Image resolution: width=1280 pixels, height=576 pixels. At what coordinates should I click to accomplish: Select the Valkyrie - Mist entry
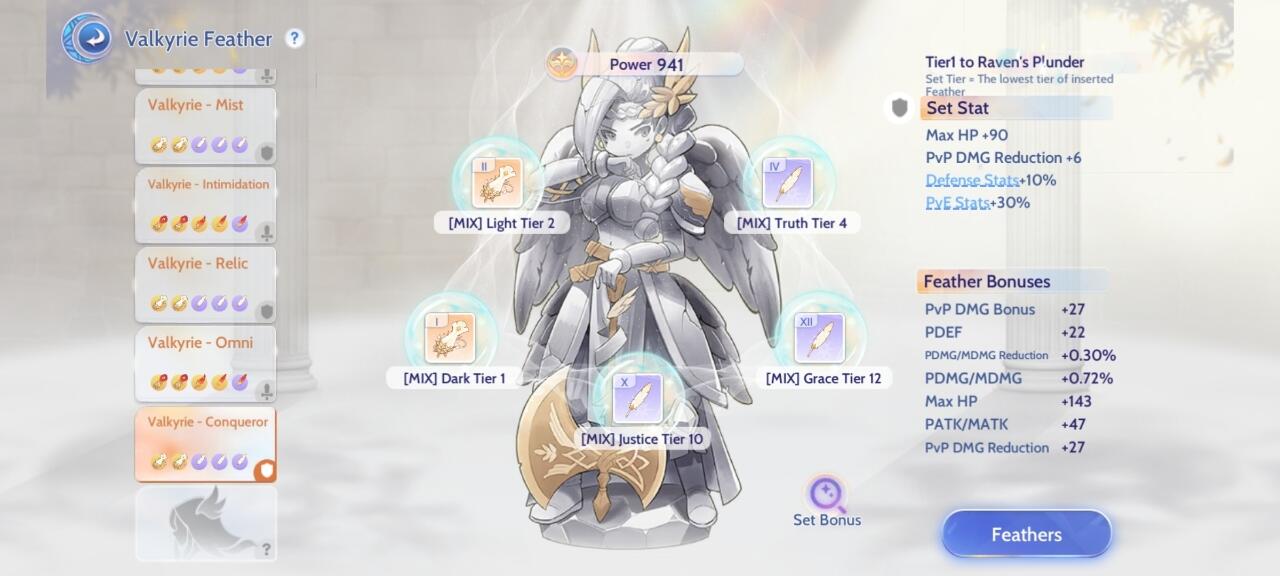(x=205, y=125)
